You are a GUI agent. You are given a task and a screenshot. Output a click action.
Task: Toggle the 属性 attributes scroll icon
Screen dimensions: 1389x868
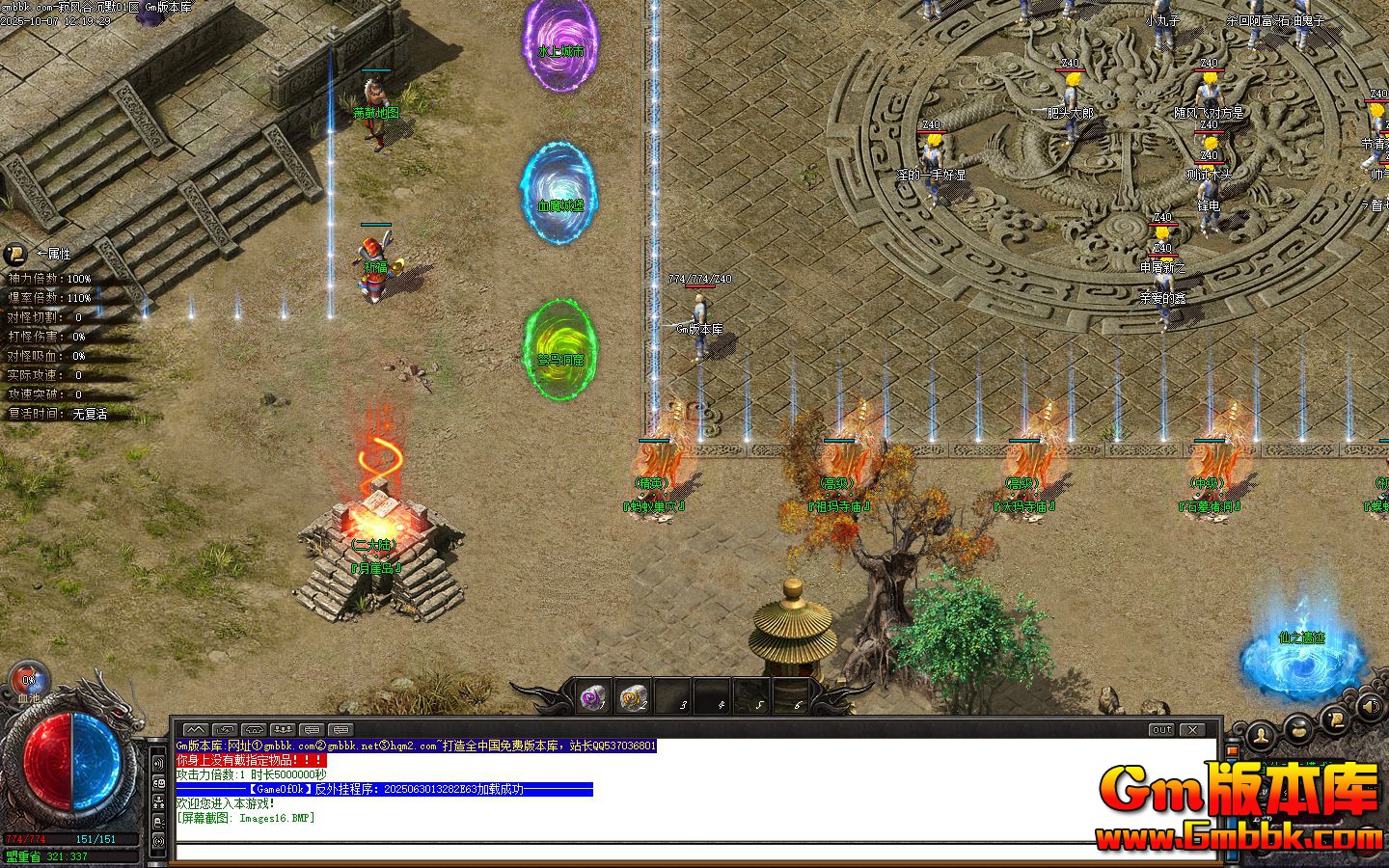(15, 254)
